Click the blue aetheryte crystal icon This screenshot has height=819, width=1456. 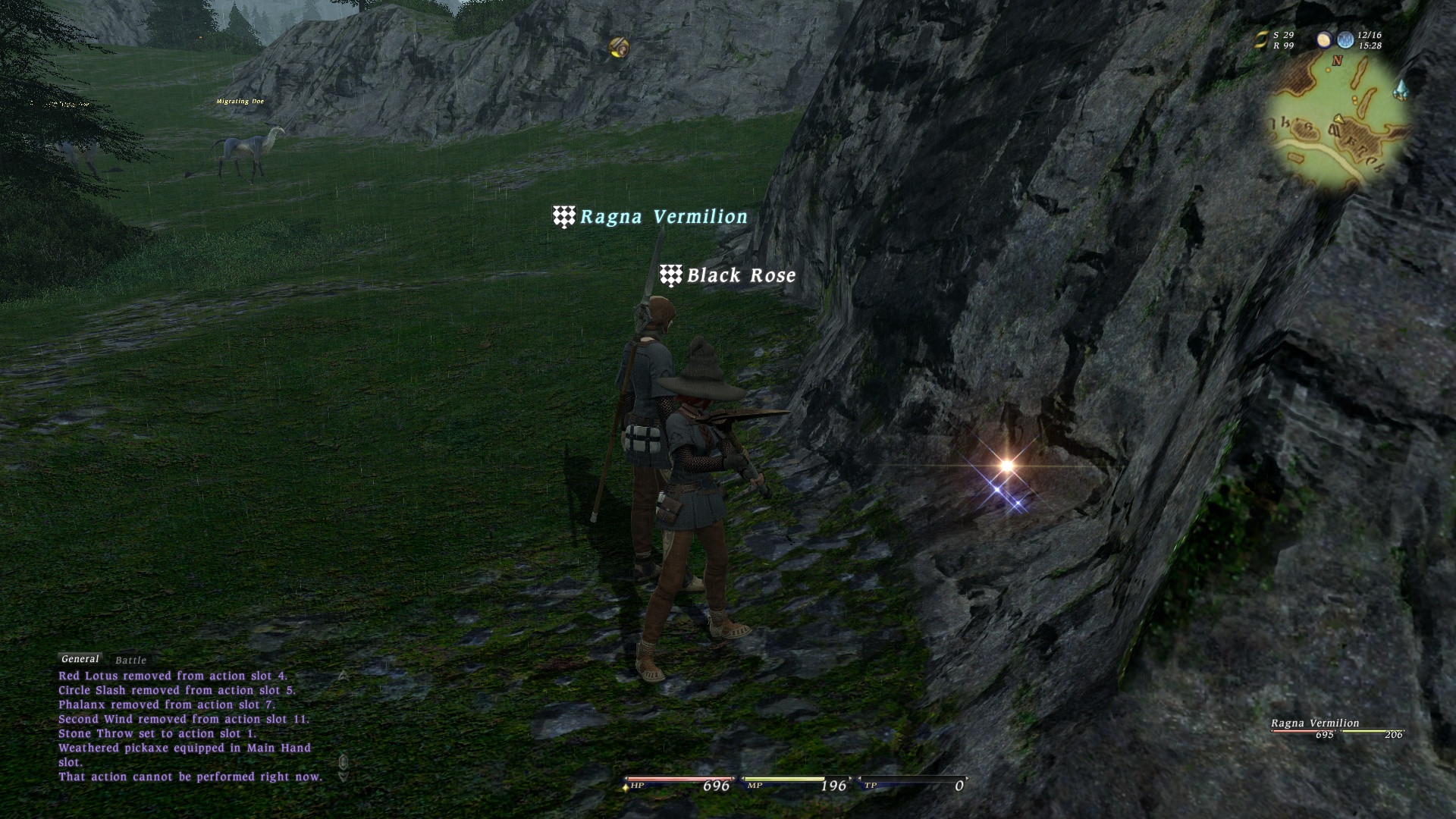click(x=1401, y=89)
